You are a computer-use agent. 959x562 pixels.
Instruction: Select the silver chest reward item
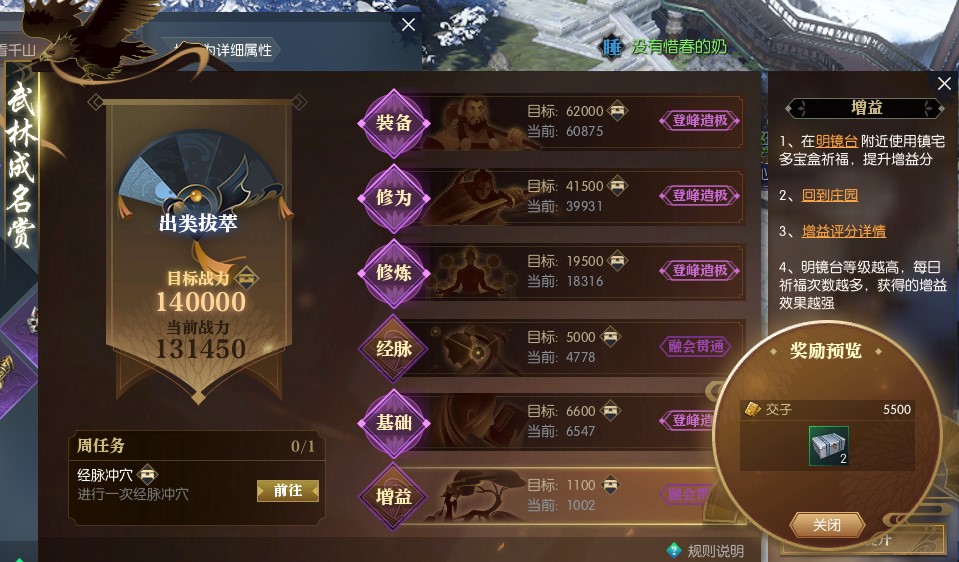click(x=828, y=446)
